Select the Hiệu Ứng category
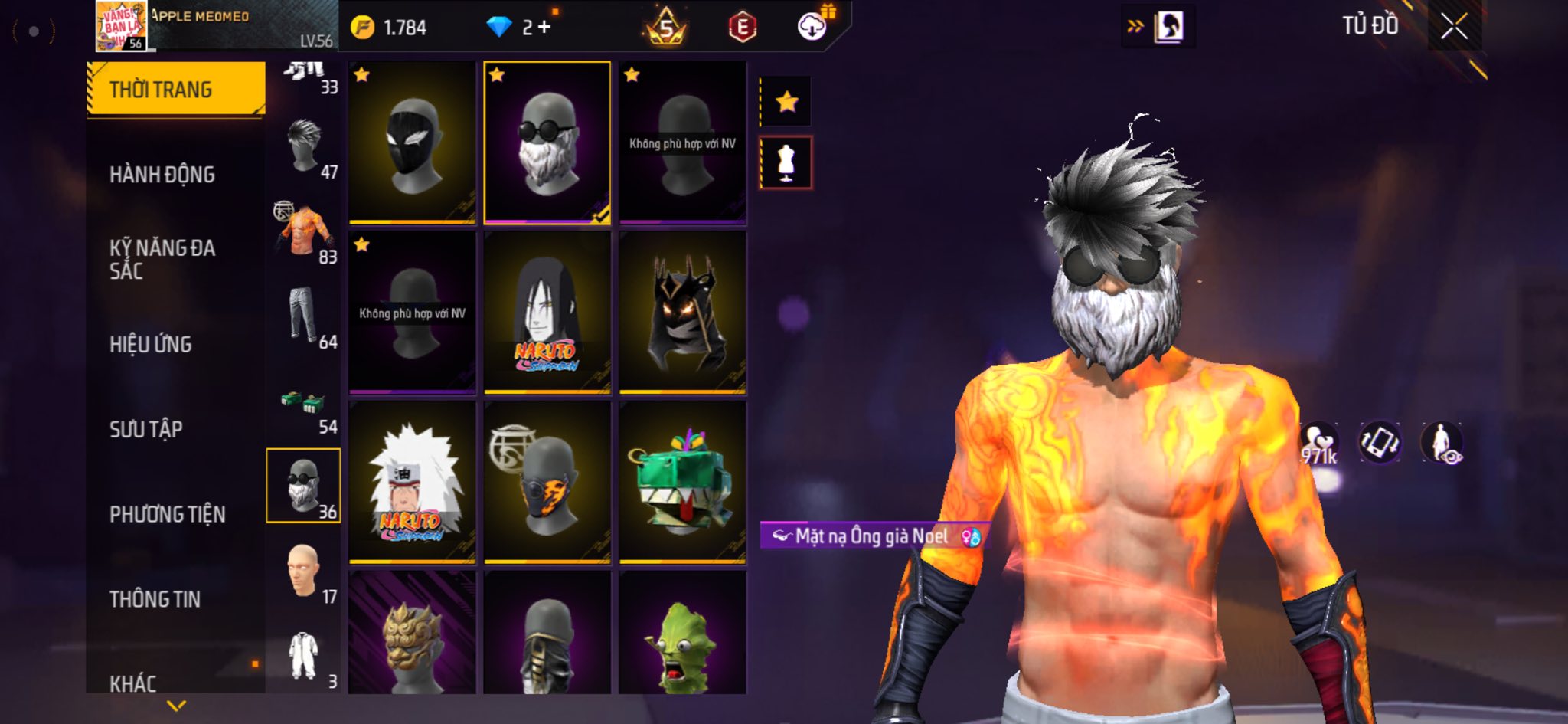The width and height of the screenshot is (1568, 724). click(151, 345)
